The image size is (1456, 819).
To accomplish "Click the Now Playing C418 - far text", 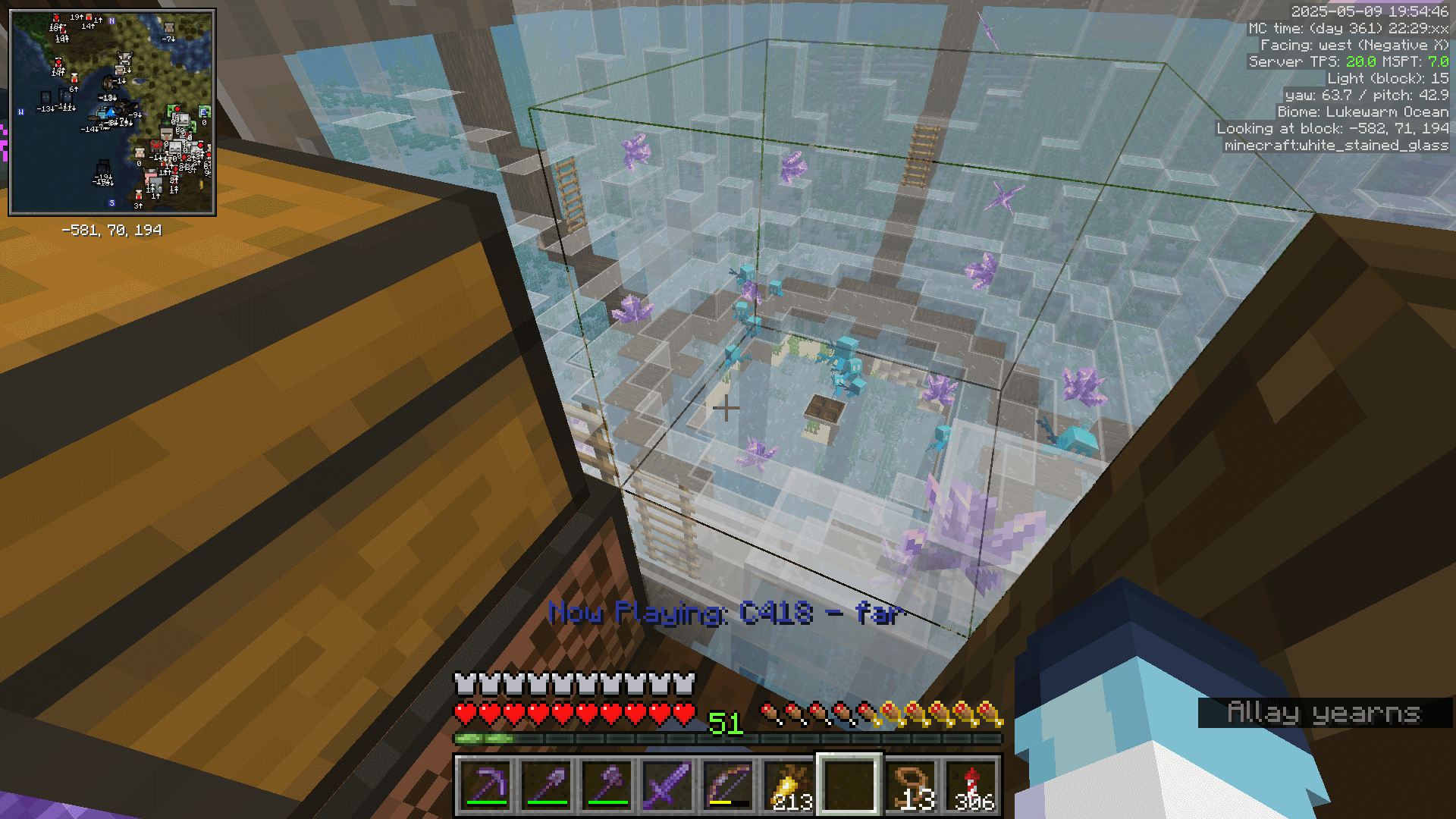I will click(x=724, y=617).
